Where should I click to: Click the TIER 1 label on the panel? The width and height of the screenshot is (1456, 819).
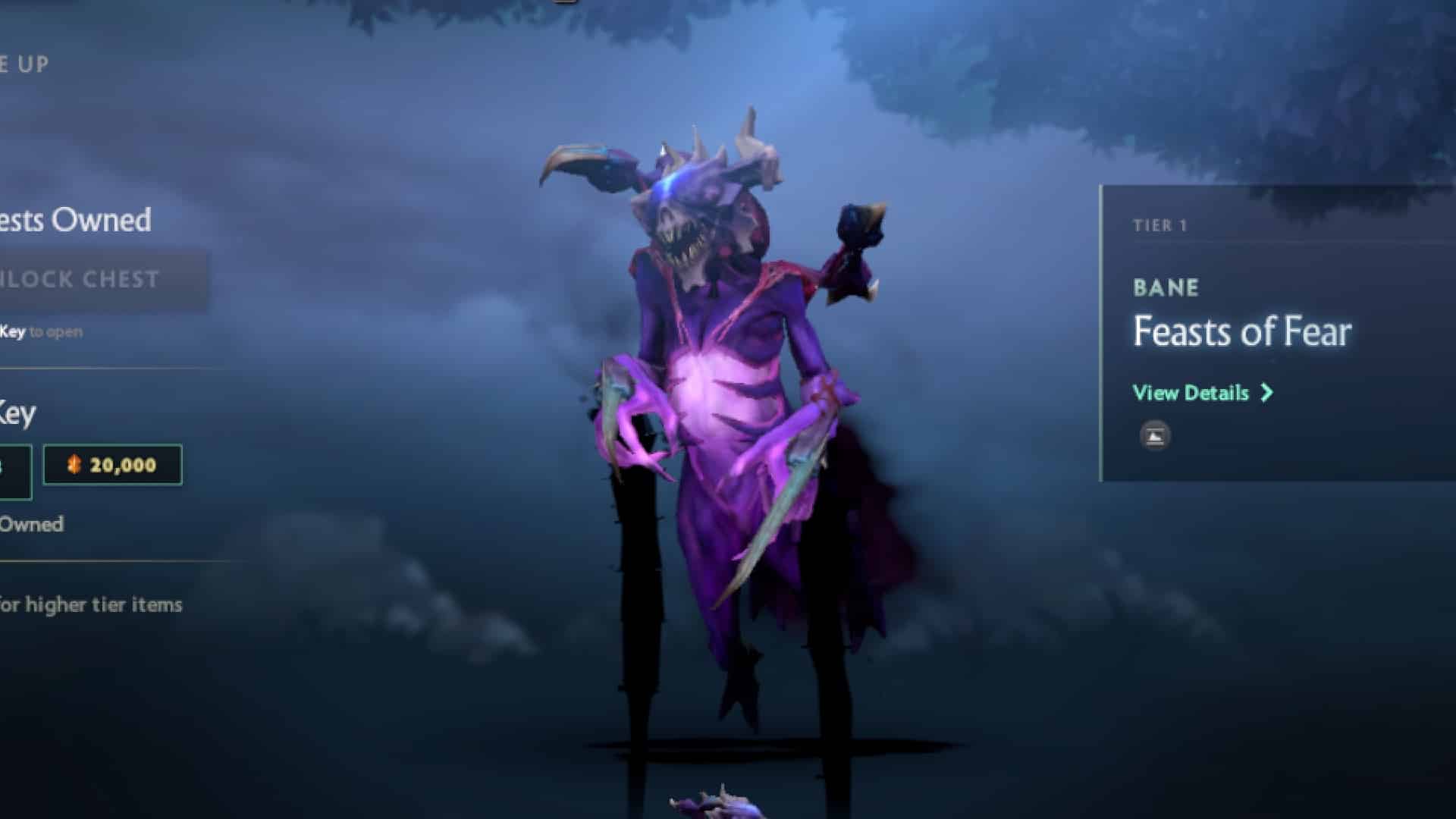click(1158, 224)
